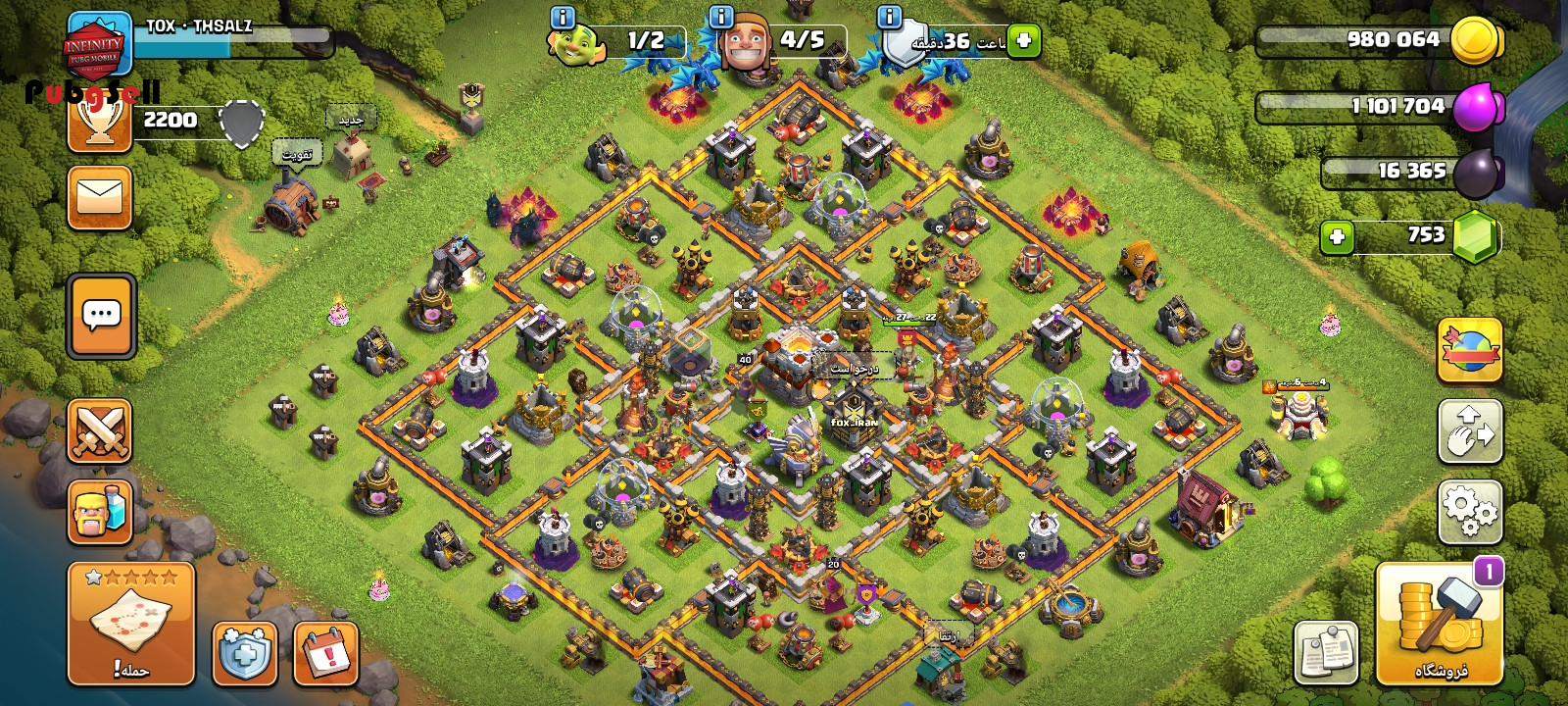Open the shield protection button

click(244, 653)
